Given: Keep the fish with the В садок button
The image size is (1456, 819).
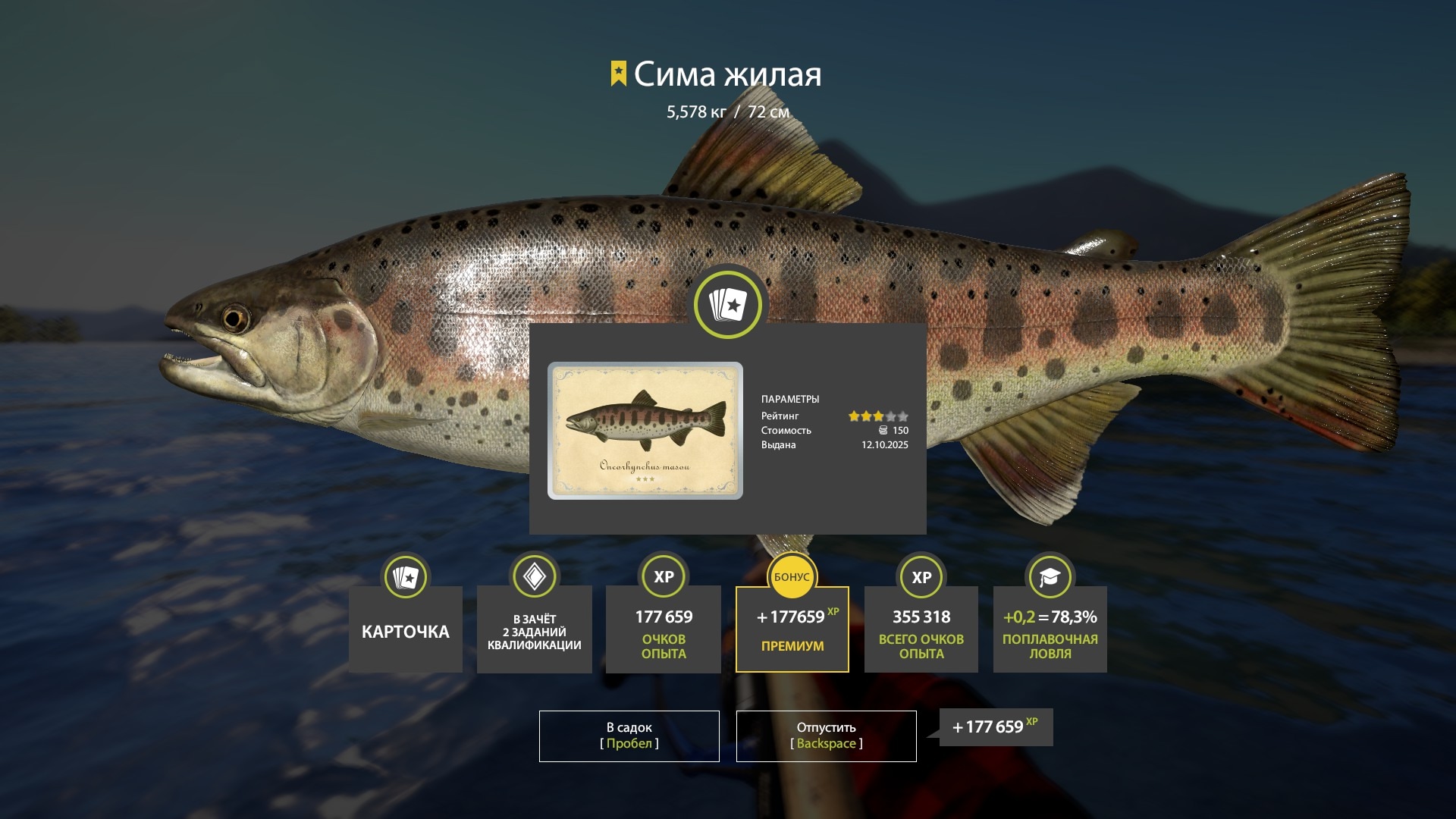Looking at the screenshot, I should (x=629, y=736).
